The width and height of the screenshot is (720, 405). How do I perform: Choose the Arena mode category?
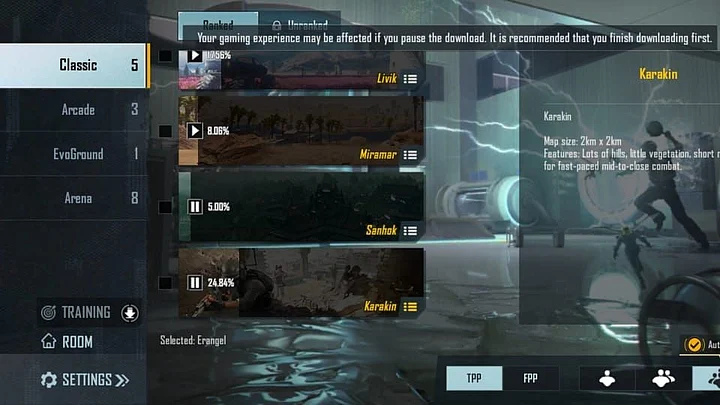coord(78,198)
